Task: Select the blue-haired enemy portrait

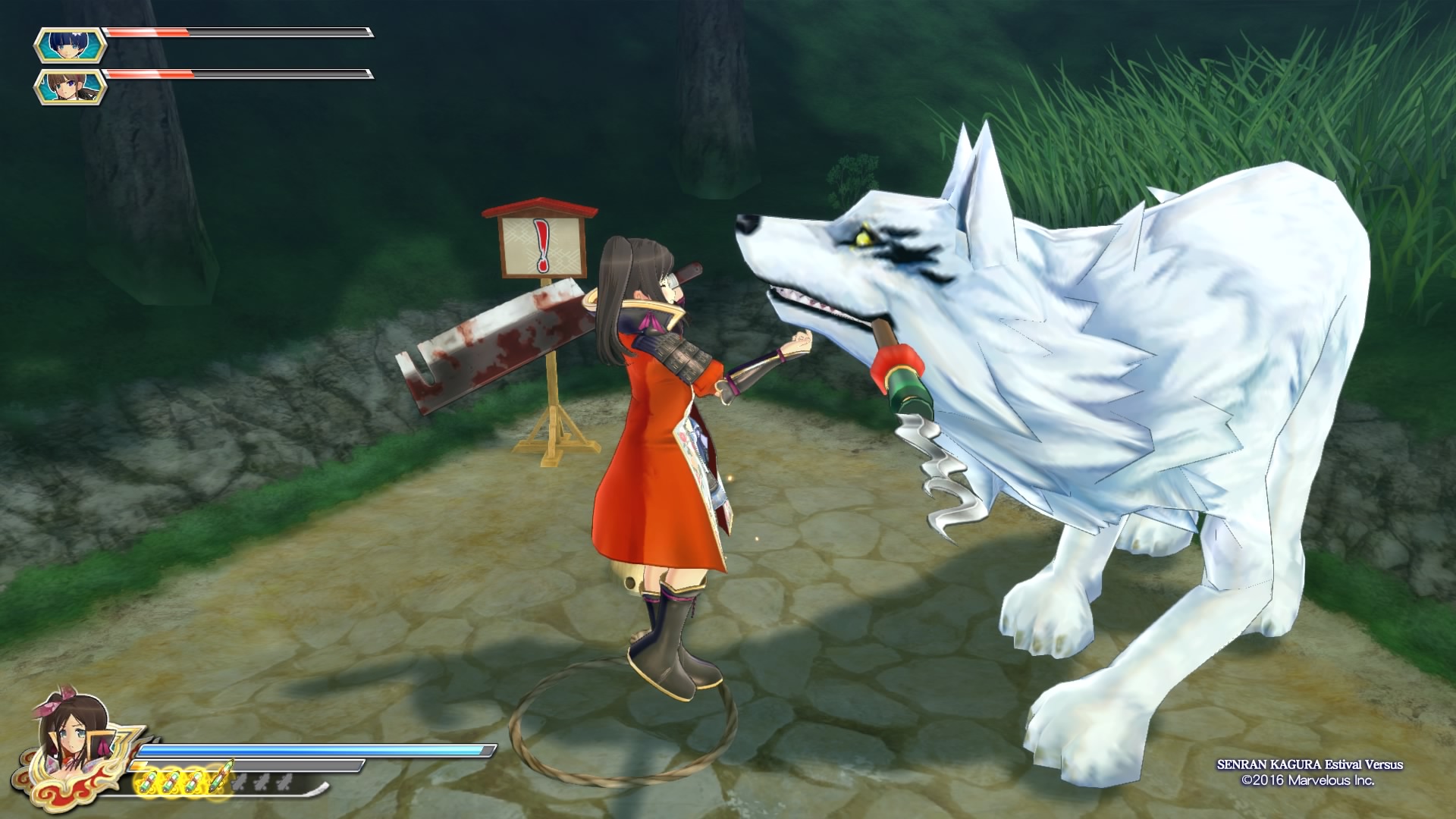Action: (x=71, y=45)
